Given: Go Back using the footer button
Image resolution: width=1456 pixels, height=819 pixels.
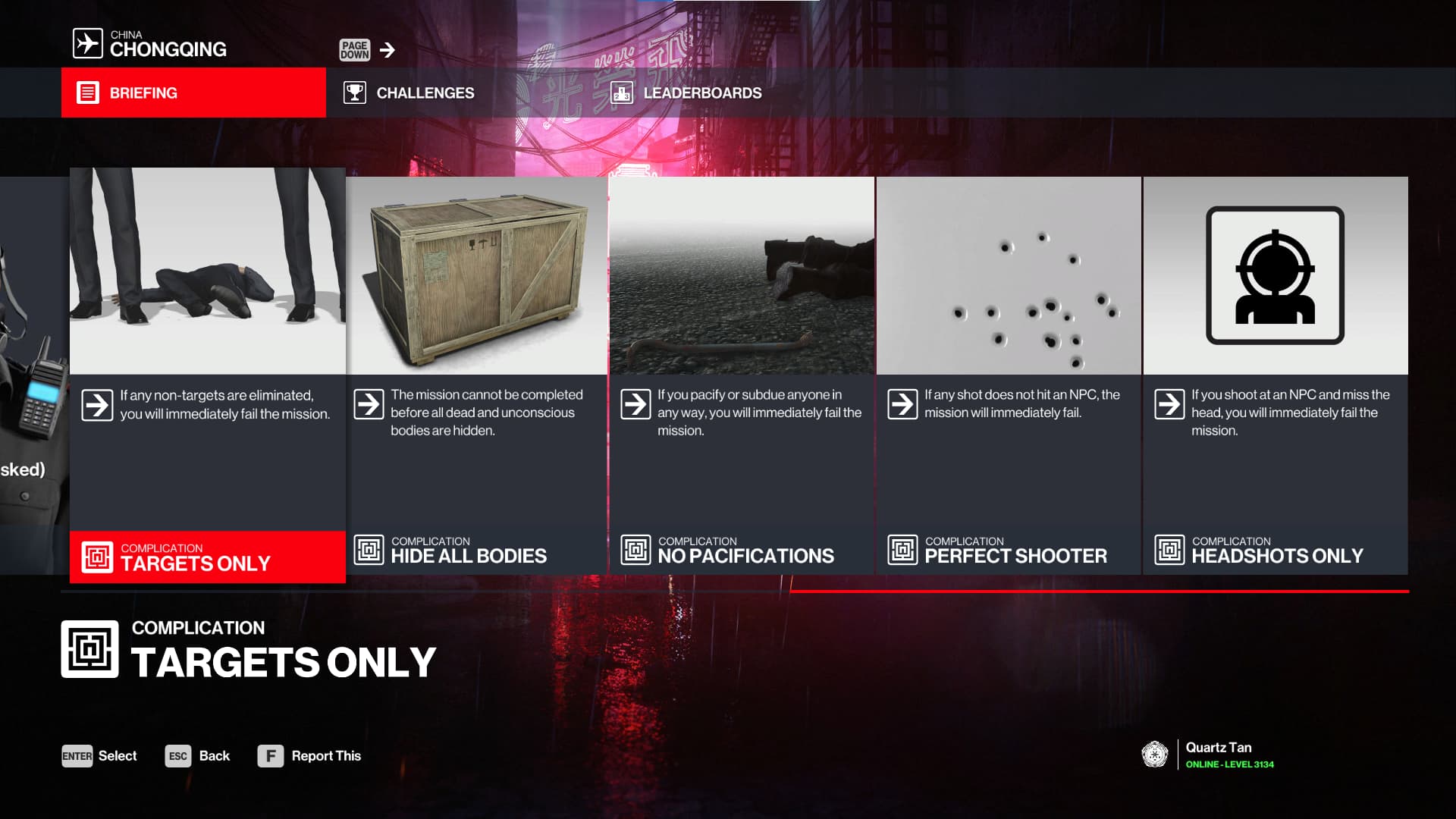Looking at the screenshot, I should point(197,756).
